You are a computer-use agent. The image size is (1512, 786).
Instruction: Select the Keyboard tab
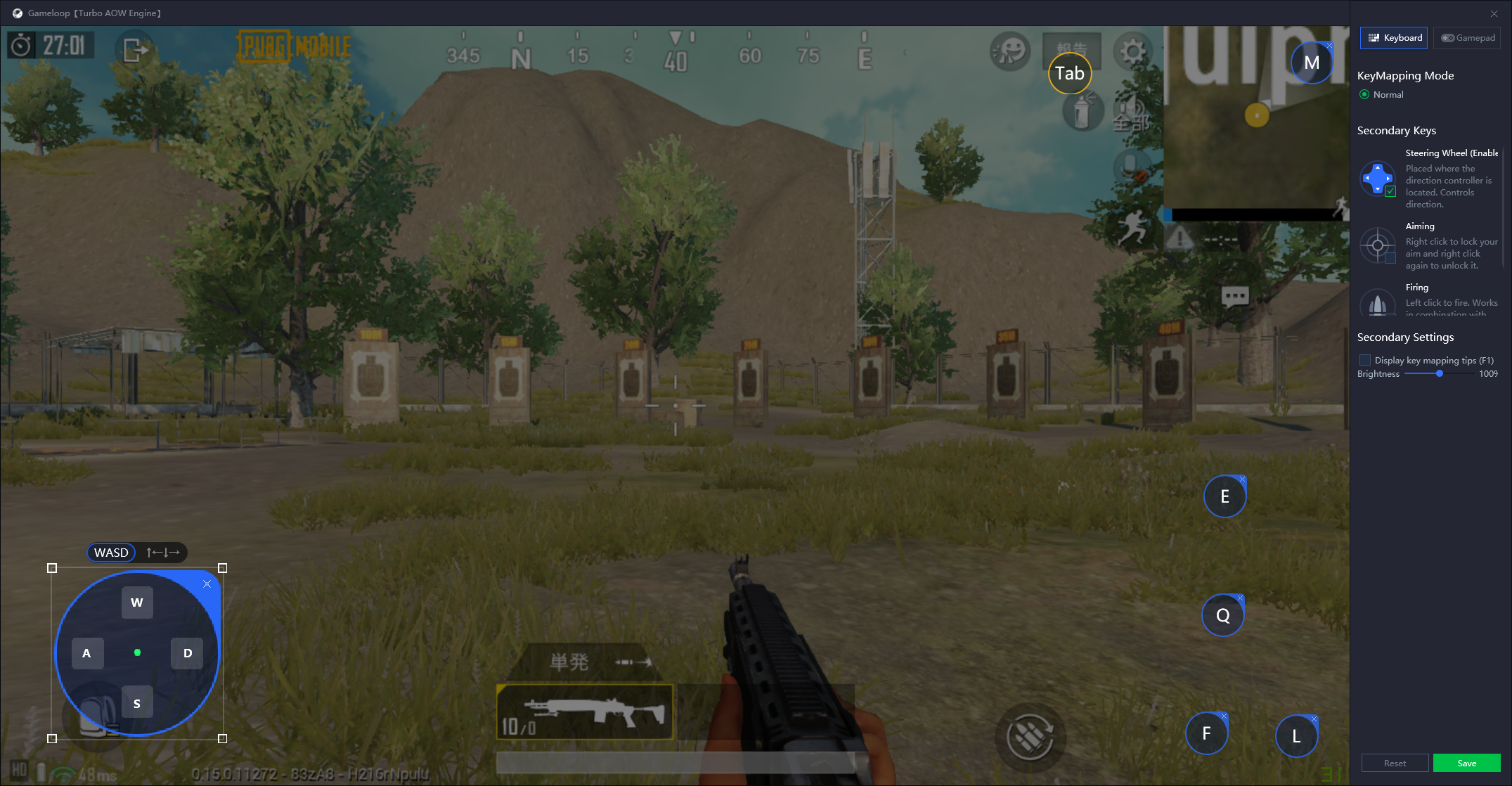coord(1393,37)
